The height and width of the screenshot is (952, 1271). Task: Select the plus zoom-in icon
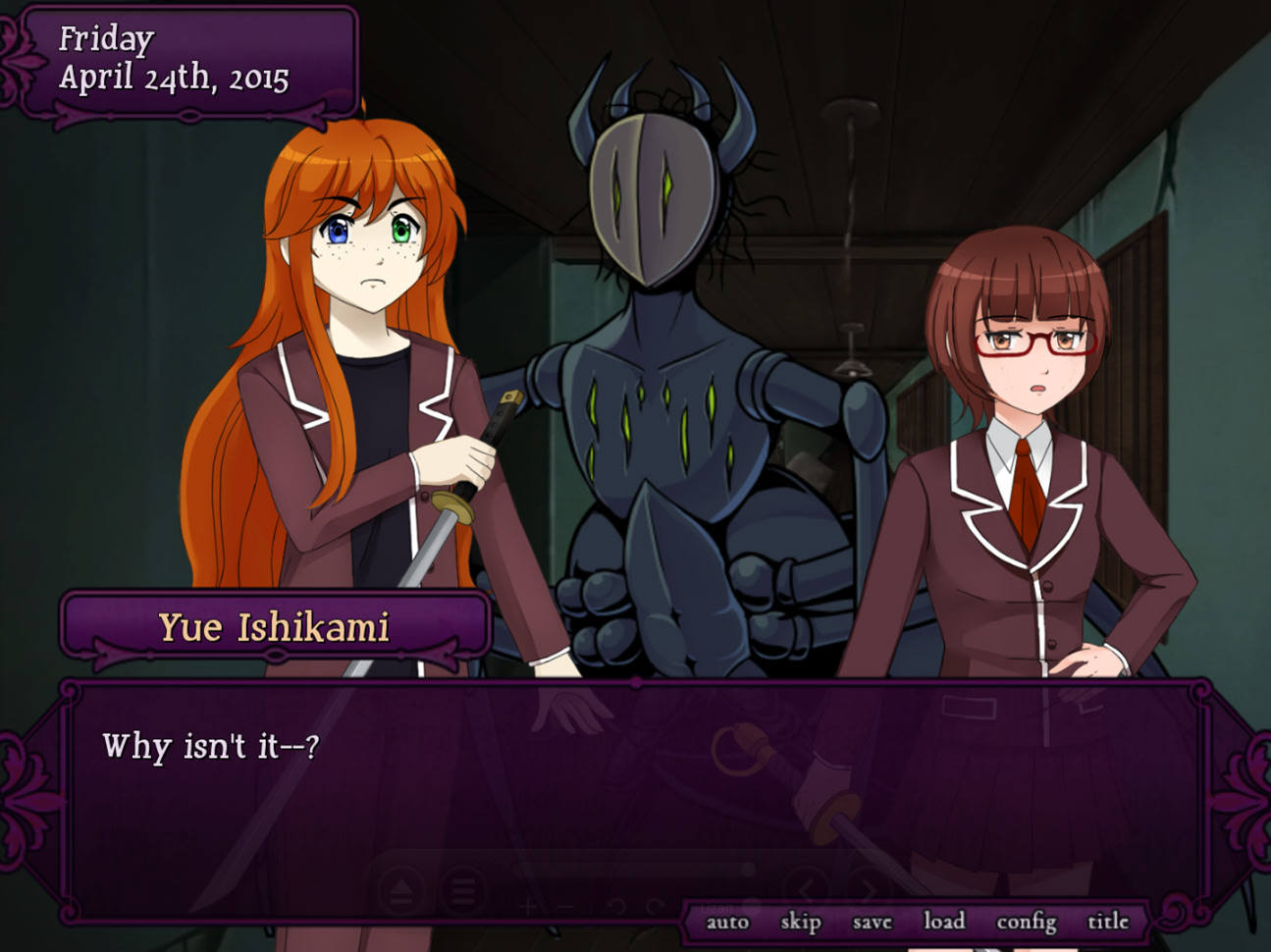coord(527,906)
